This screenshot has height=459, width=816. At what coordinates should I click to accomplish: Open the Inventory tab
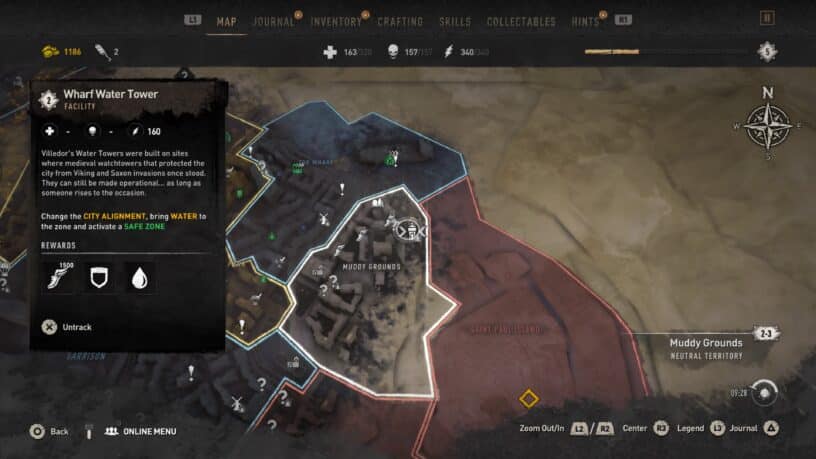tap(336, 21)
